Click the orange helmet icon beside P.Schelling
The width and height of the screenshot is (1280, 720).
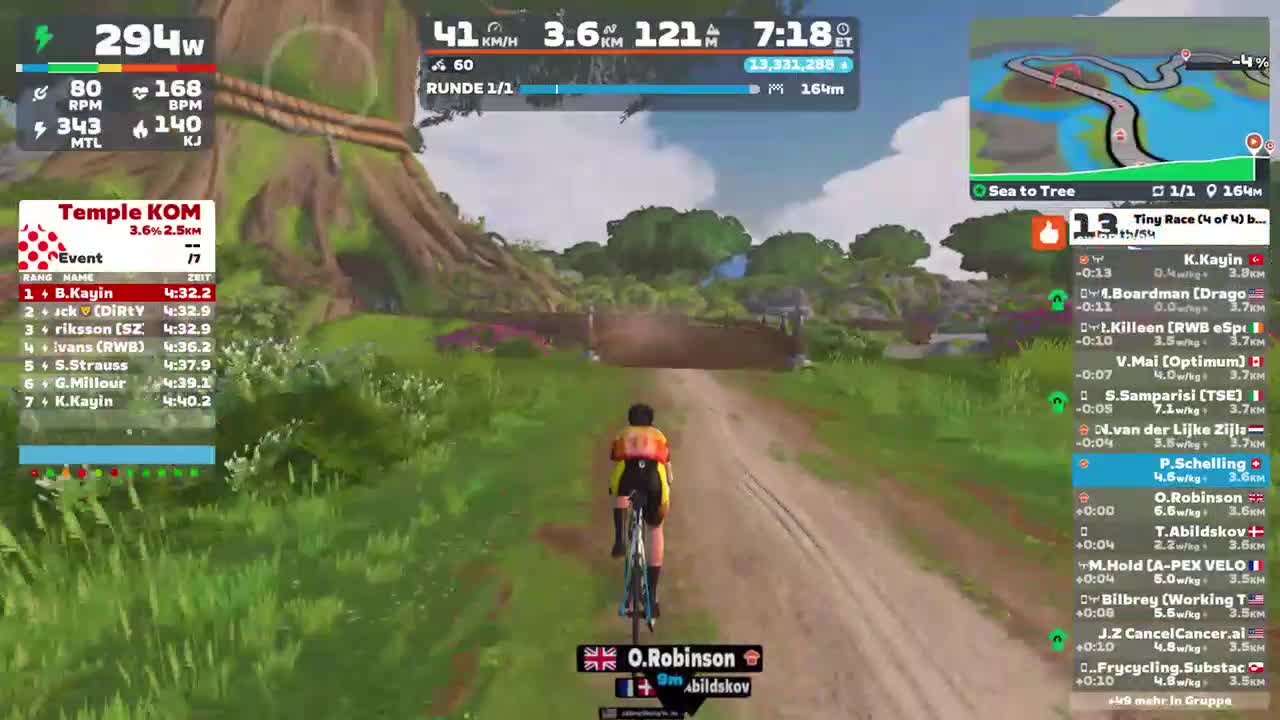point(1085,463)
